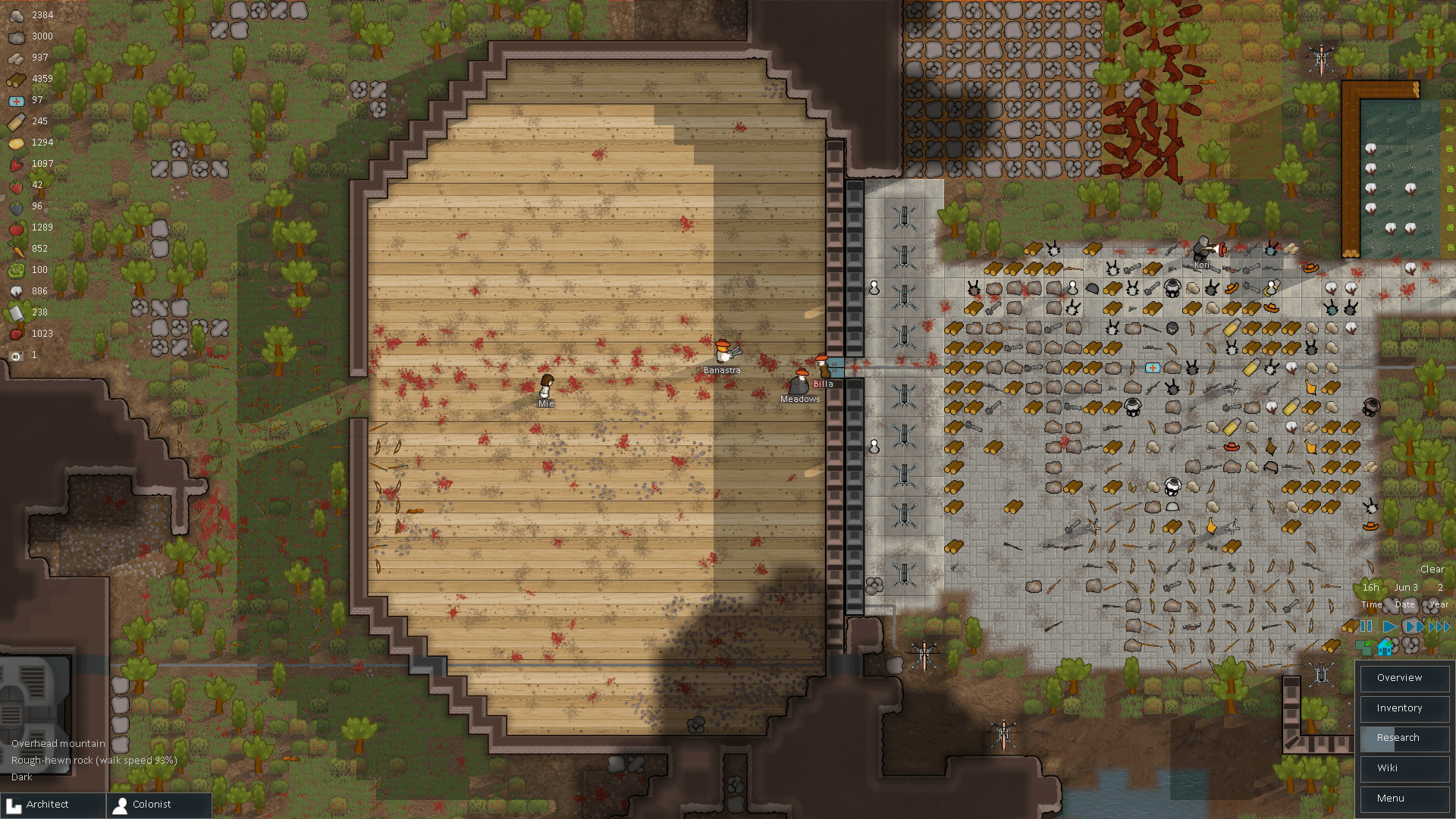
Task: Click the cabbage resource icon
Action: 15,270
